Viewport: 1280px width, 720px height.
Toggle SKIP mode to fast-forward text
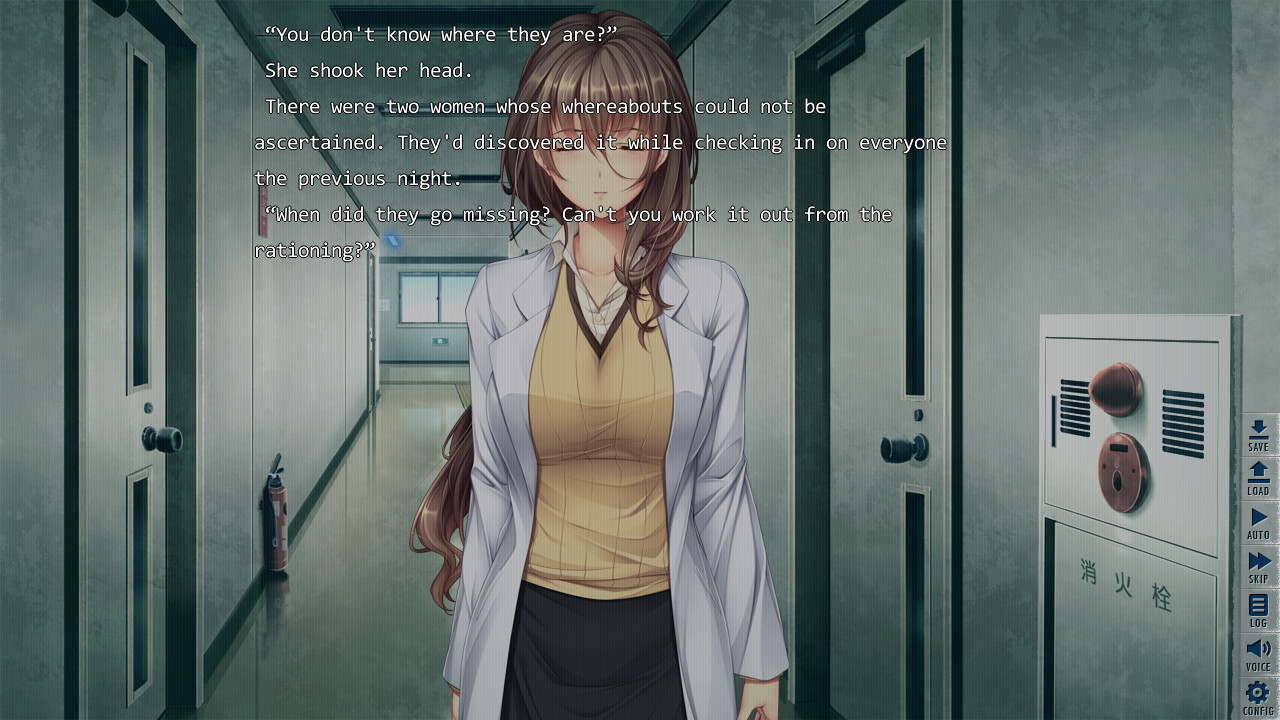1258,563
